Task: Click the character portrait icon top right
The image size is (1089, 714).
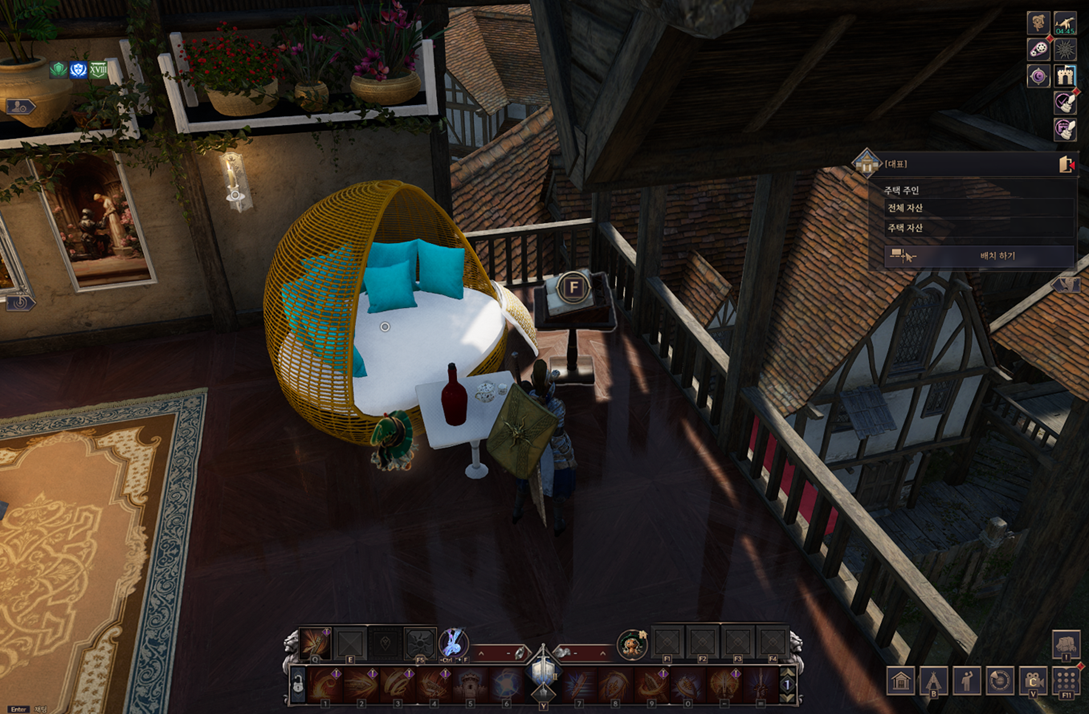Action: click(x=1039, y=23)
